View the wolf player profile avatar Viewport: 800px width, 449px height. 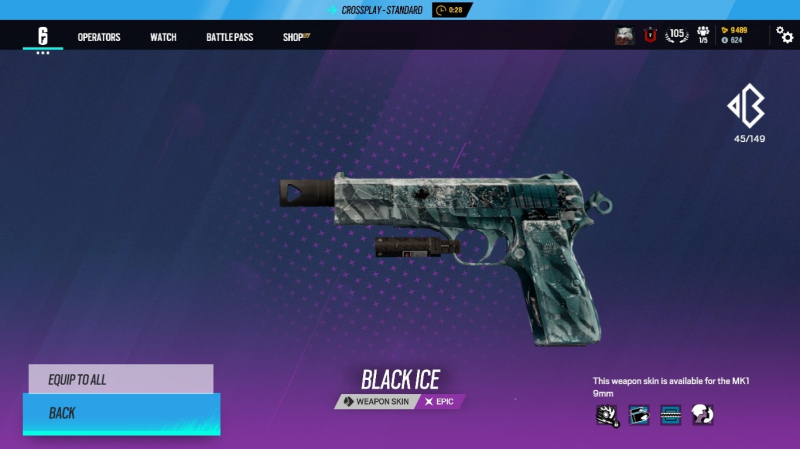[625, 36]
